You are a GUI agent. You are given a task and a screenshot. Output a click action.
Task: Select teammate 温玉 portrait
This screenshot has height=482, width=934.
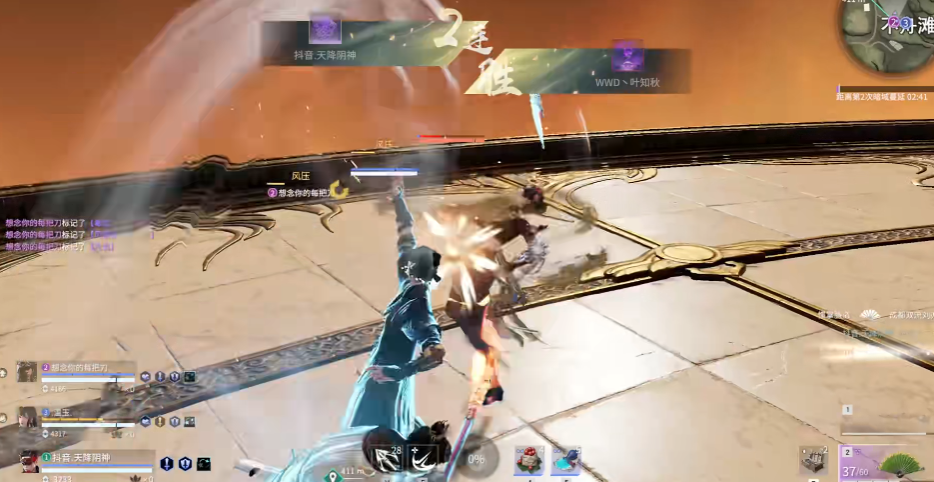point(27,417)
